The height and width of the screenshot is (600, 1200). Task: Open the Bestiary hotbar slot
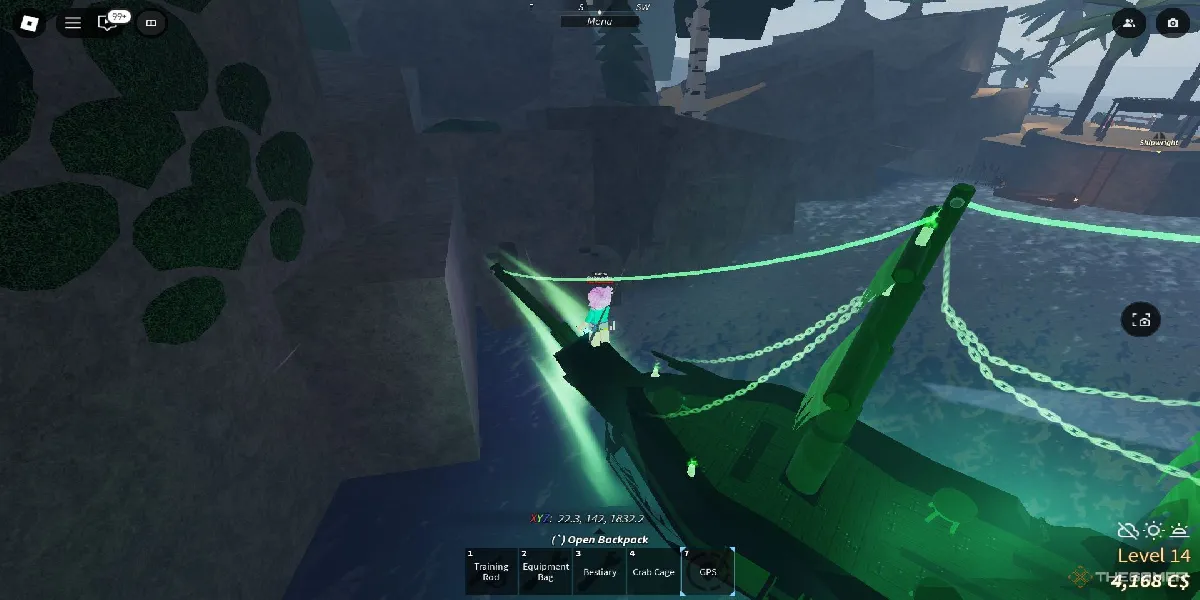click(599, 571)
